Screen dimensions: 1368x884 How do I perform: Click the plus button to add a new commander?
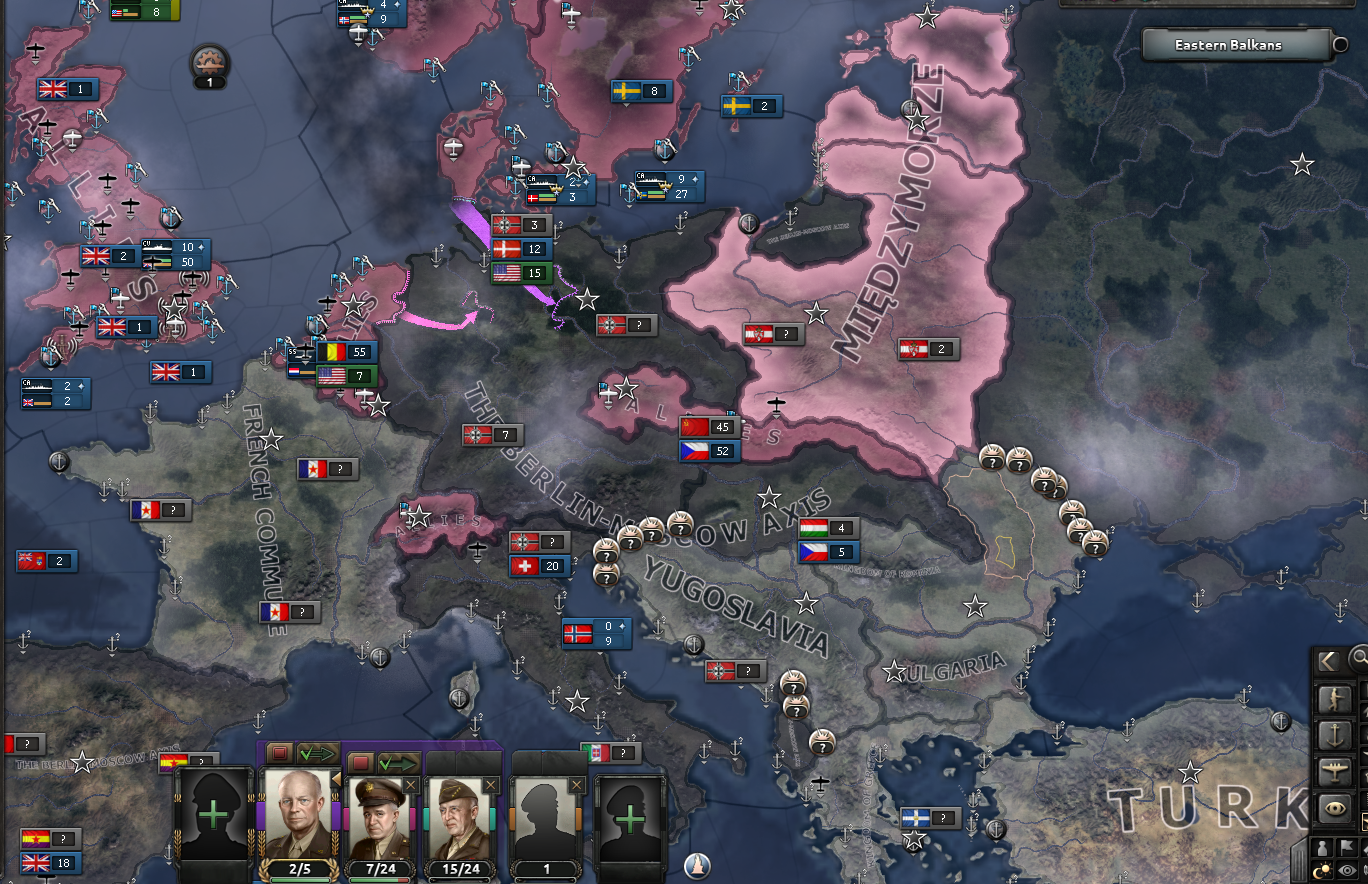click(212, 815)
